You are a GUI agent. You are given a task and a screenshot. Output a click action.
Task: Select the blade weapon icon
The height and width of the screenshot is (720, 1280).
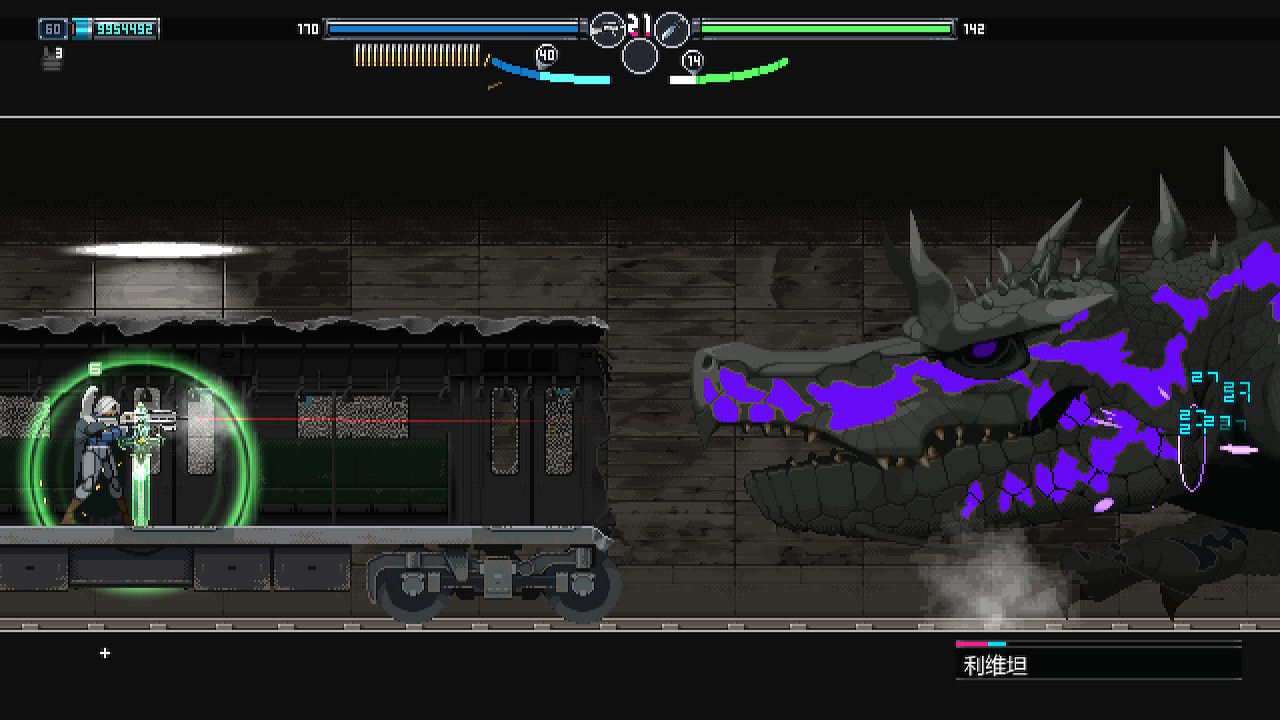[672, 30]
